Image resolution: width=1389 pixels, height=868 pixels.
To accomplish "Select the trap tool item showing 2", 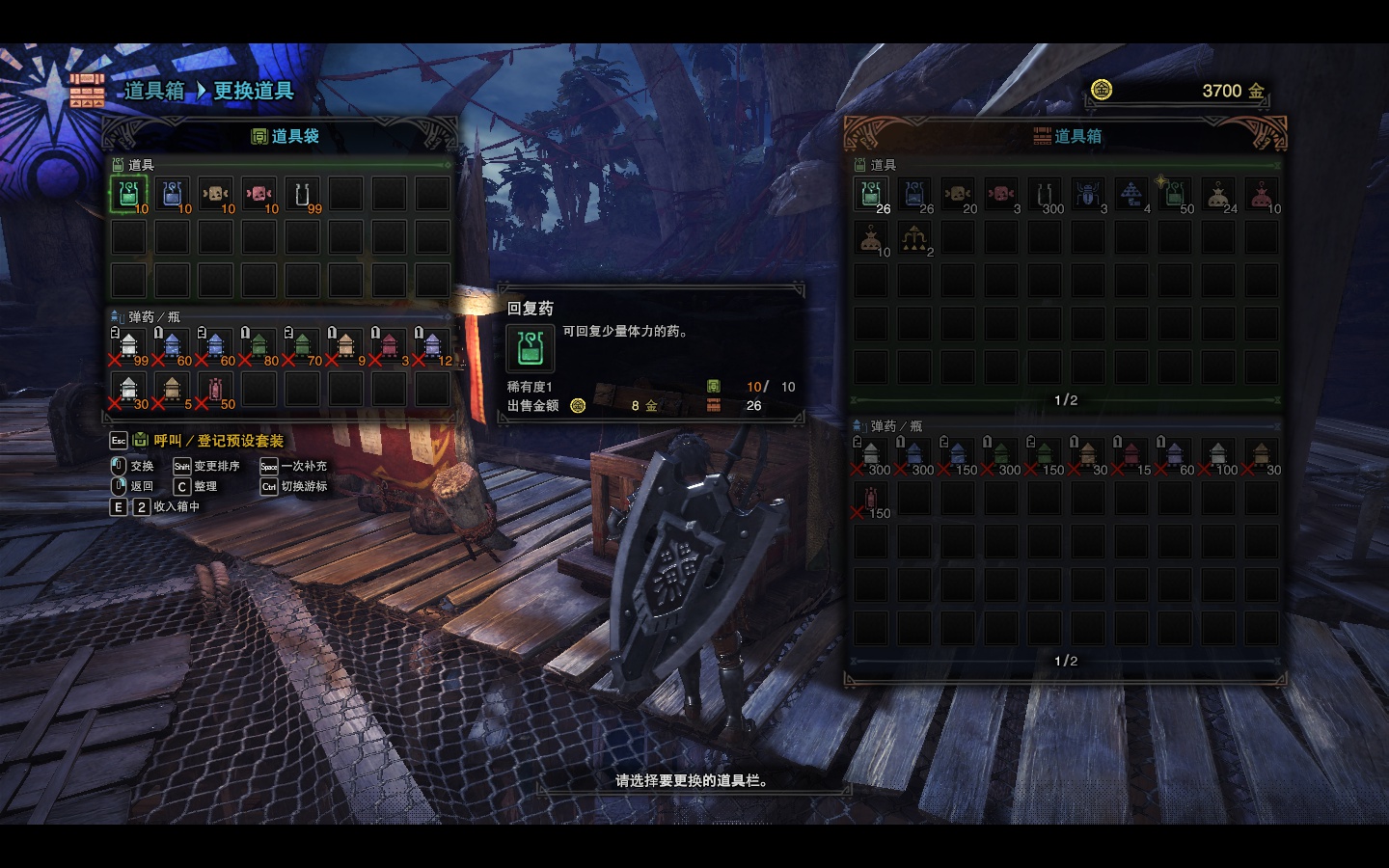I will 913,238.
